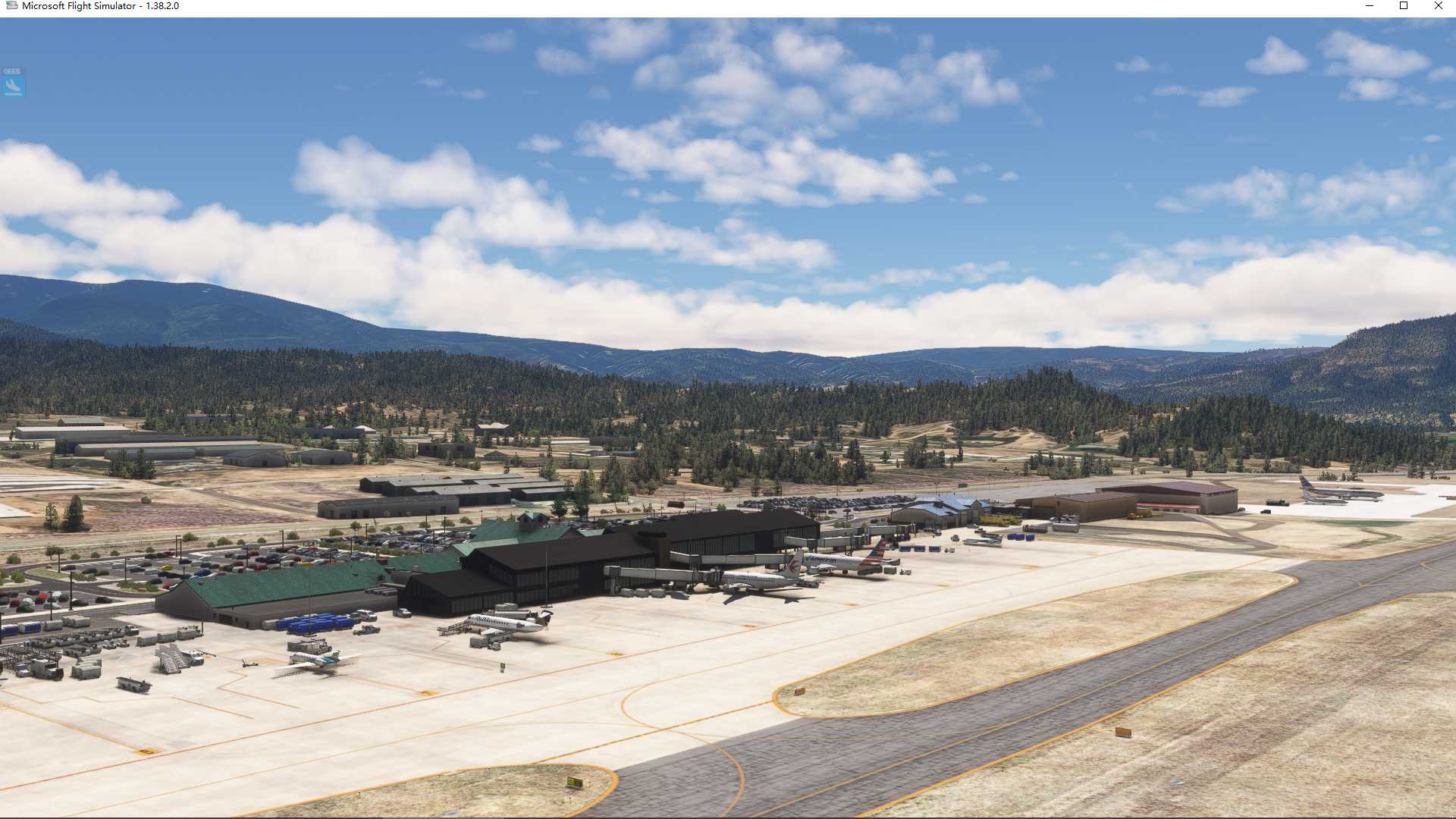Screen dimensions: 1456x819
Task: Minimize the Flight Simulator window
Action: click(x=1370, y=6)
